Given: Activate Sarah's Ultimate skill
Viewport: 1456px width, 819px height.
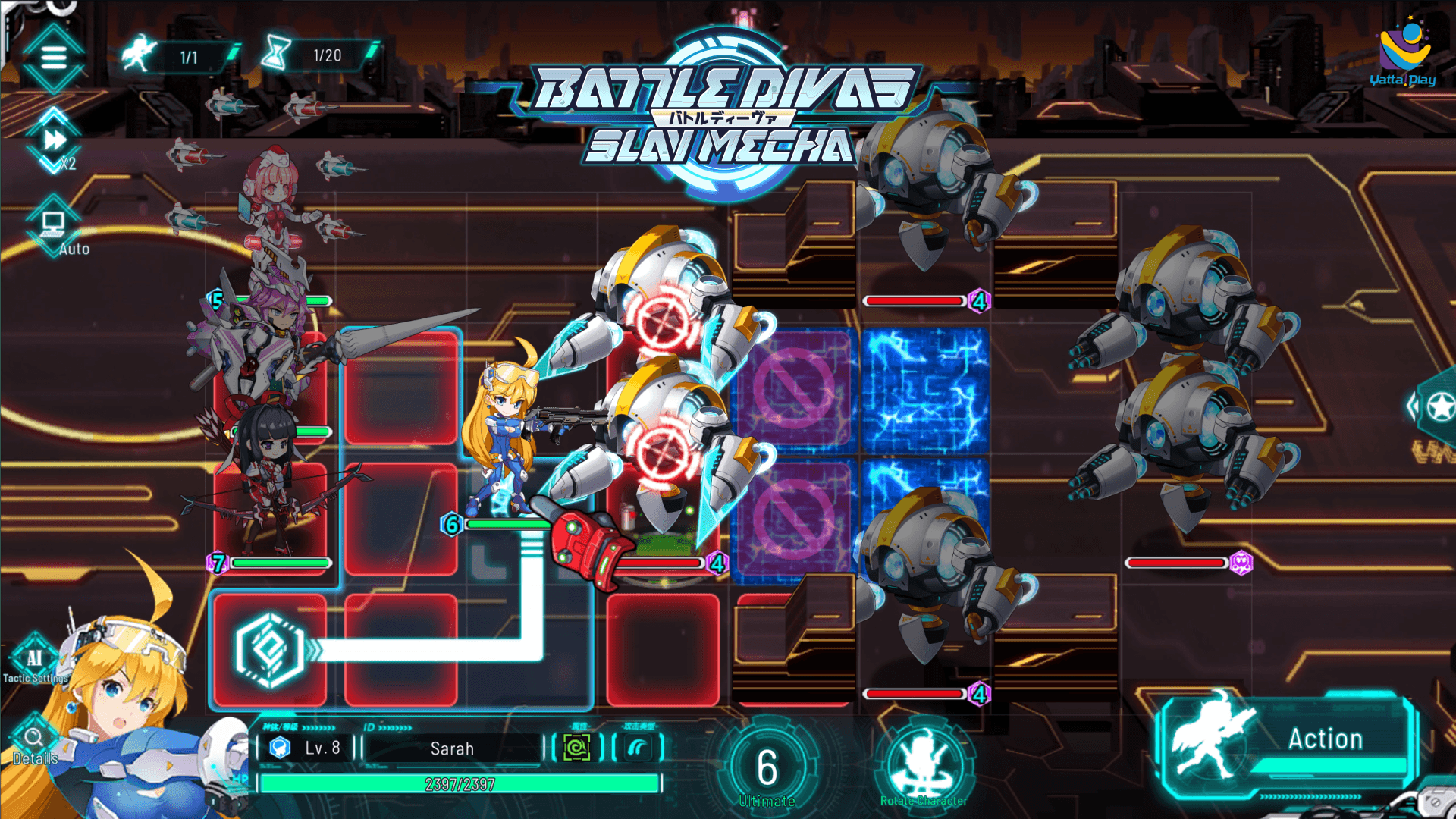Looking at the screenshot, I should [x=767, y=769].
